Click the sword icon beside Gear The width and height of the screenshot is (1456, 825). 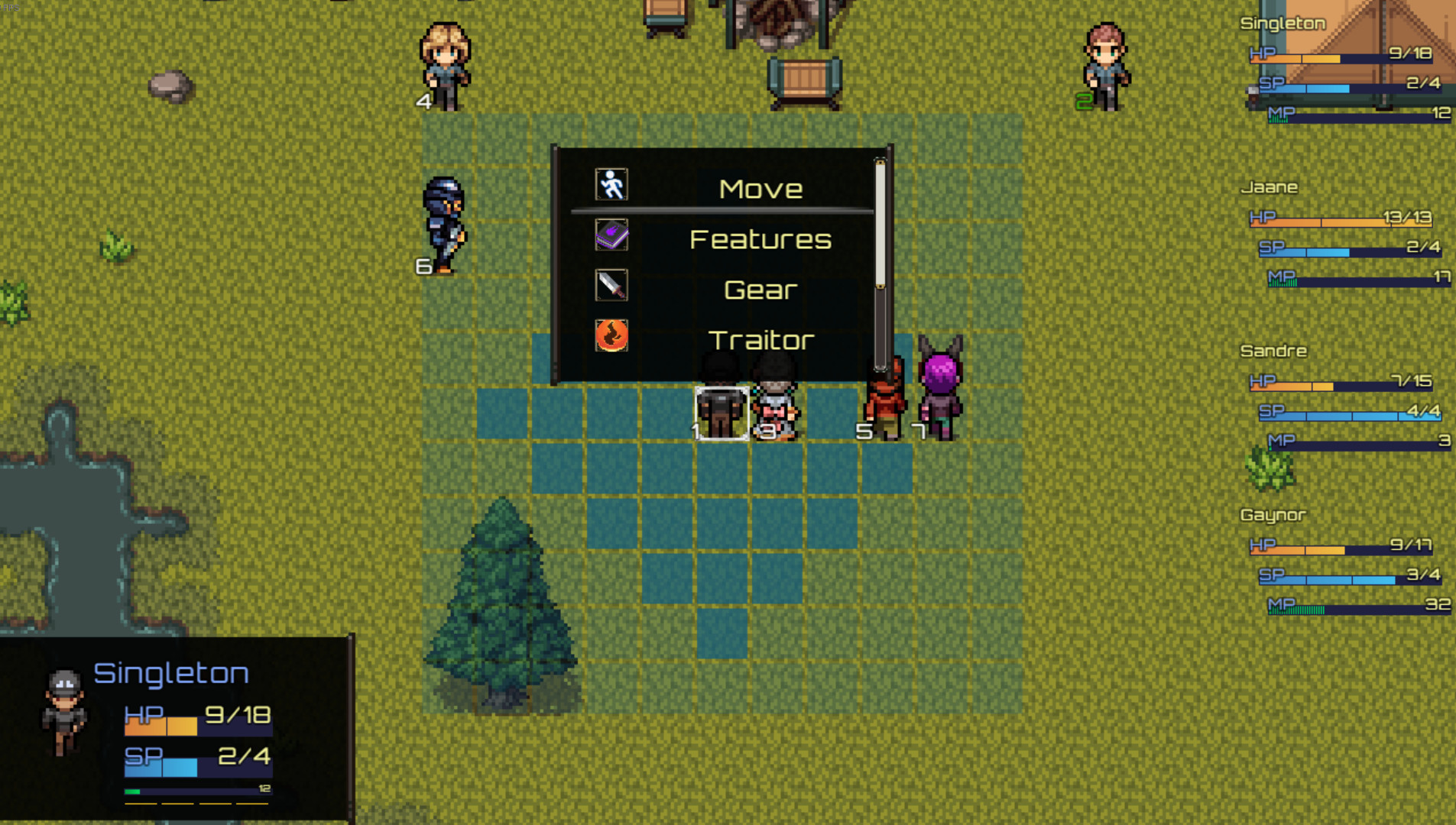(x=609, y=286)
